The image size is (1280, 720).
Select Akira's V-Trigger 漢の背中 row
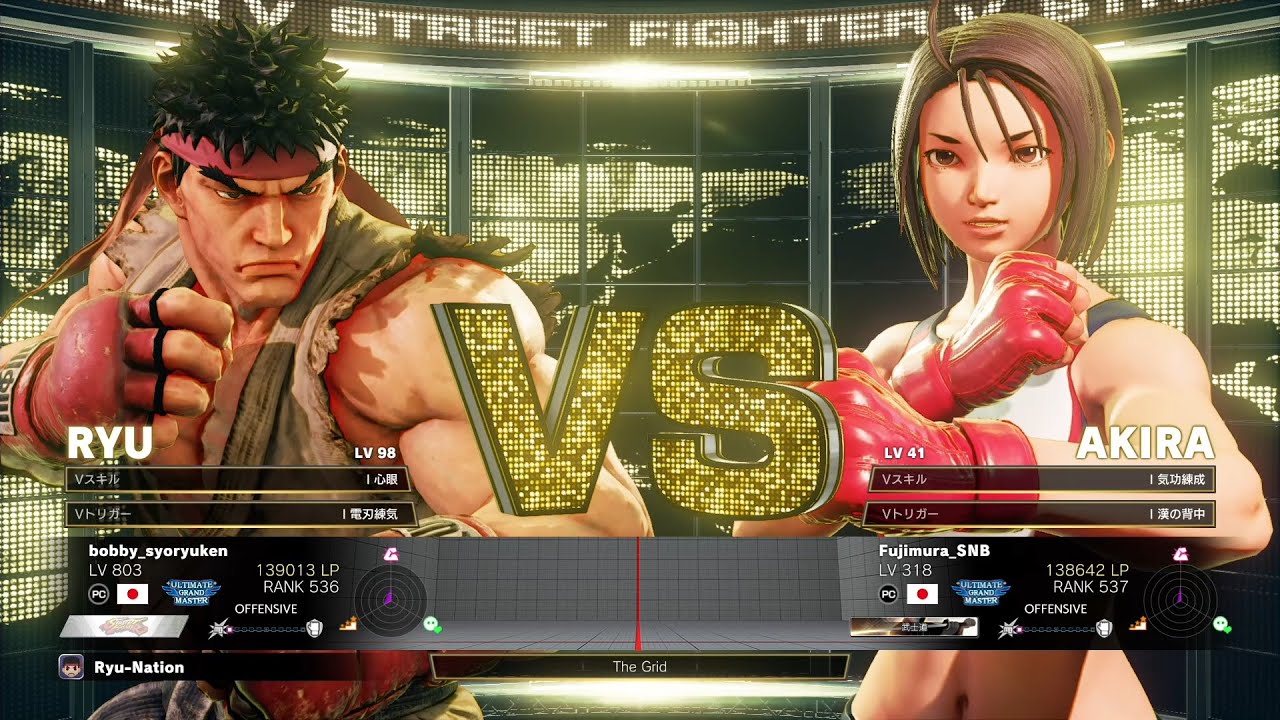pos(1042,514)
